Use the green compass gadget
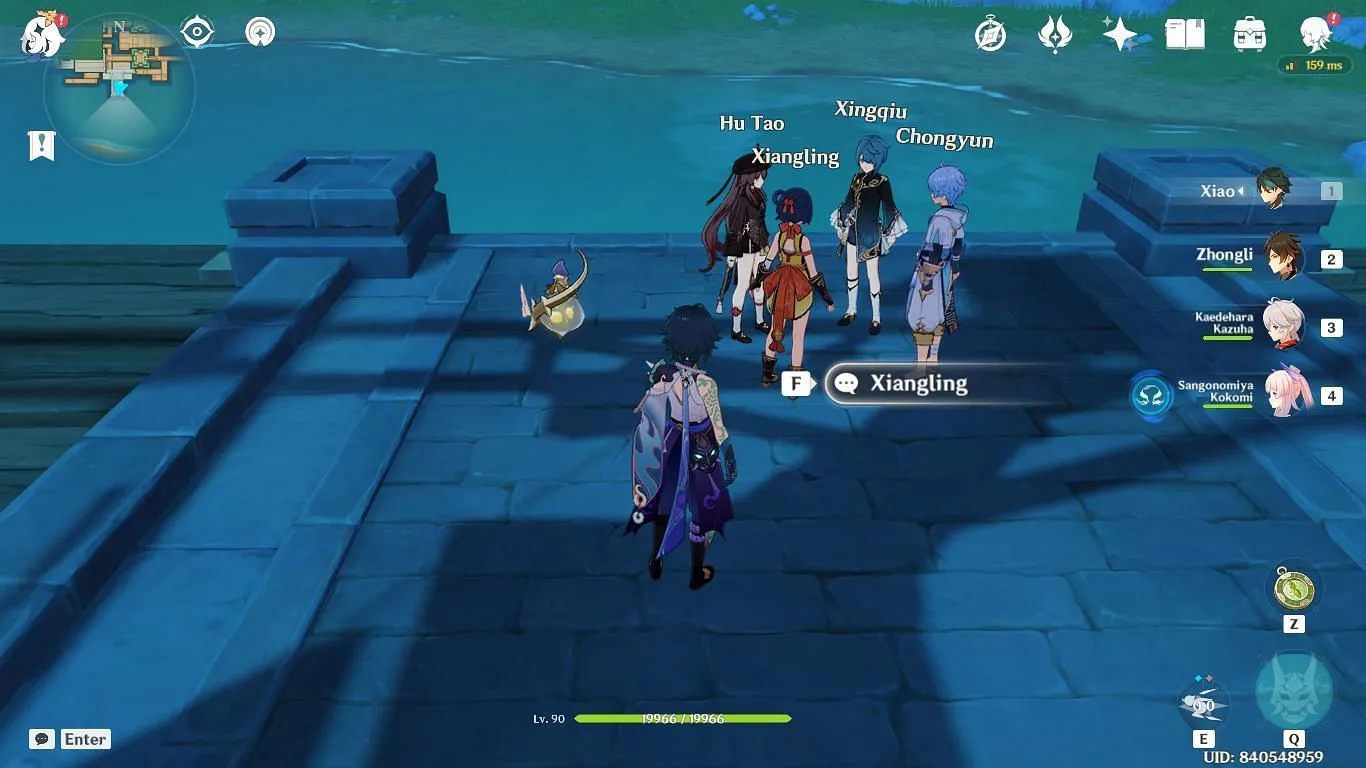Image resolution: width=1366 pixels, height=768 pixels. point(1293,589)
